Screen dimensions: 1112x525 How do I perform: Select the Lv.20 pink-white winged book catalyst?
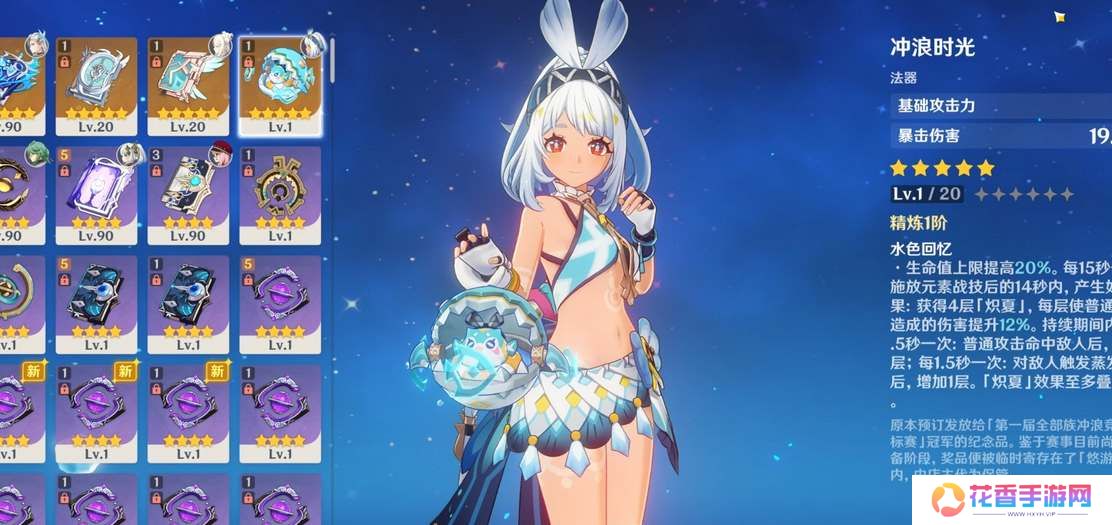point(187,84)
